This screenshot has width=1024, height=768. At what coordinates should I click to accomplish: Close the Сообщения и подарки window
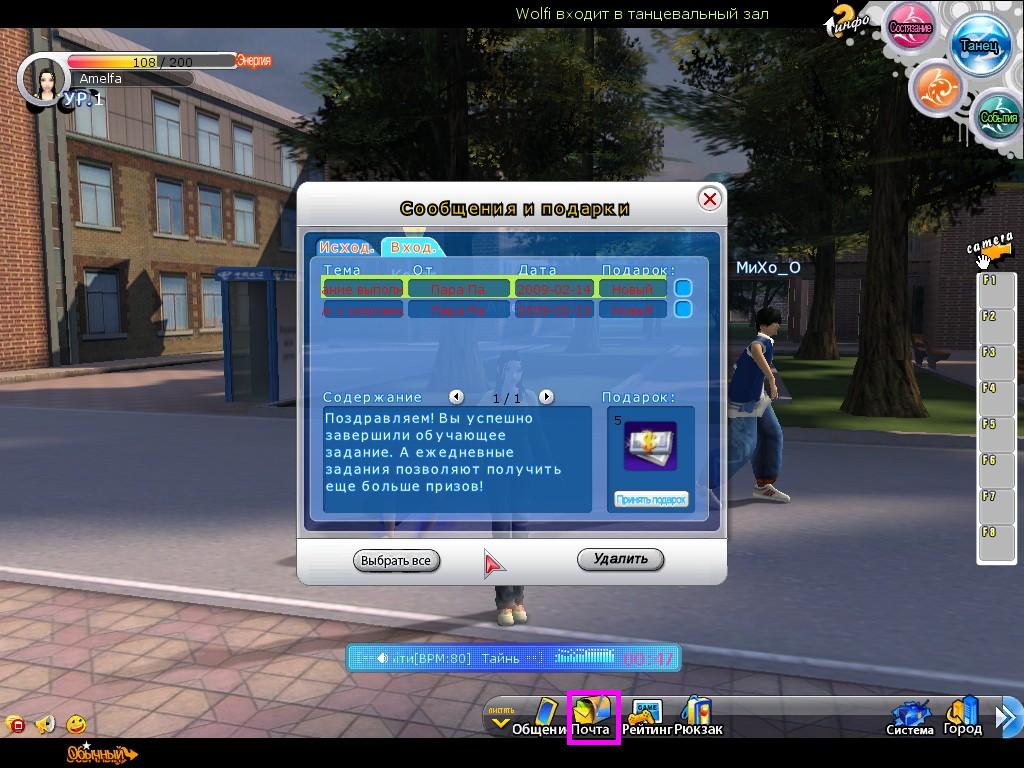point(709,199)
